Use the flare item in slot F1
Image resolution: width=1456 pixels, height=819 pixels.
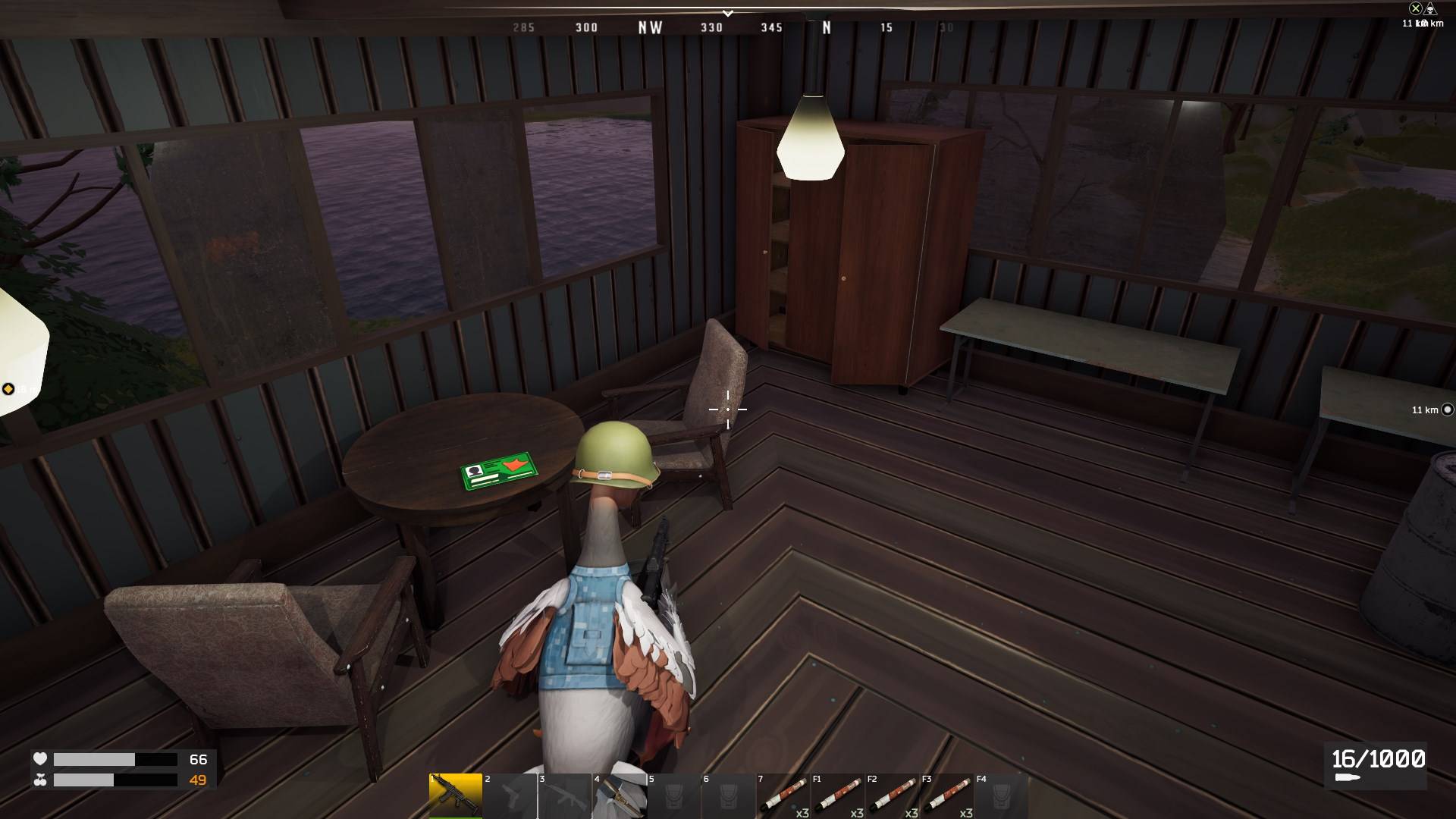[x=838, y=795]
